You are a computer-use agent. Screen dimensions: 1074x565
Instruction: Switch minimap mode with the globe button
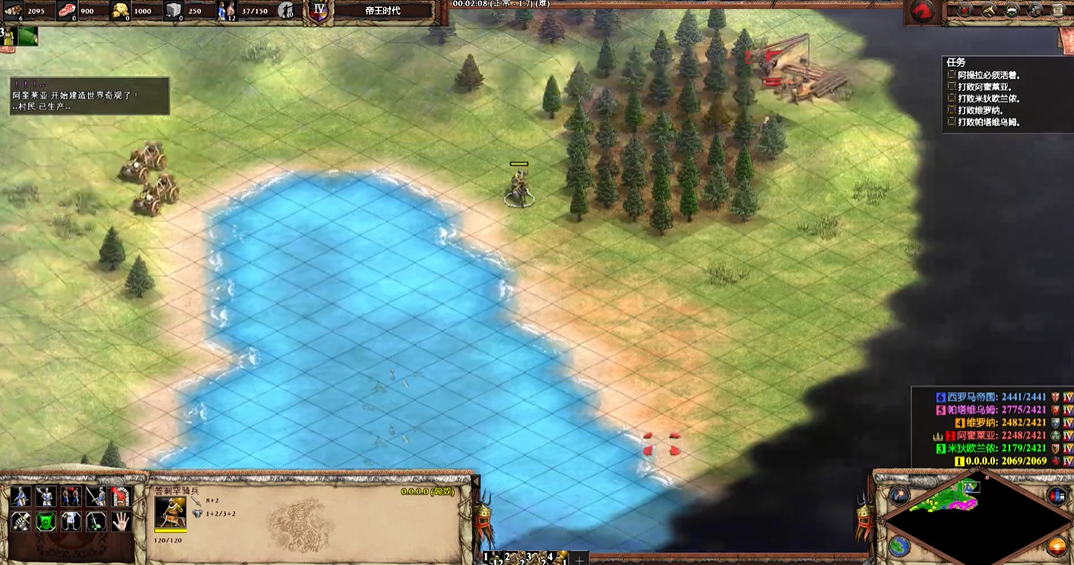pyautogui.click(x=898, y=545)
